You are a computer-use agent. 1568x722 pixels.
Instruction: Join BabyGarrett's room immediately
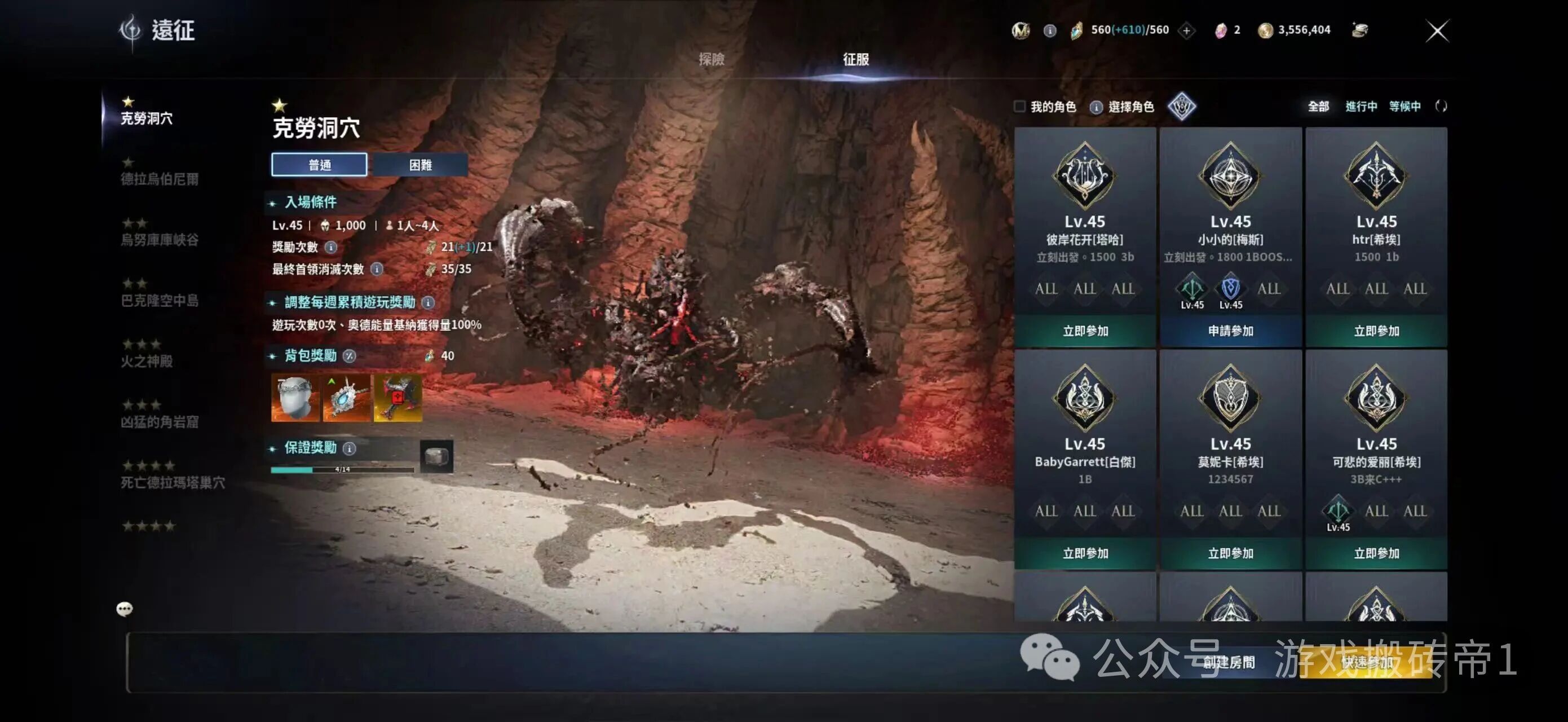point(1085,553)
